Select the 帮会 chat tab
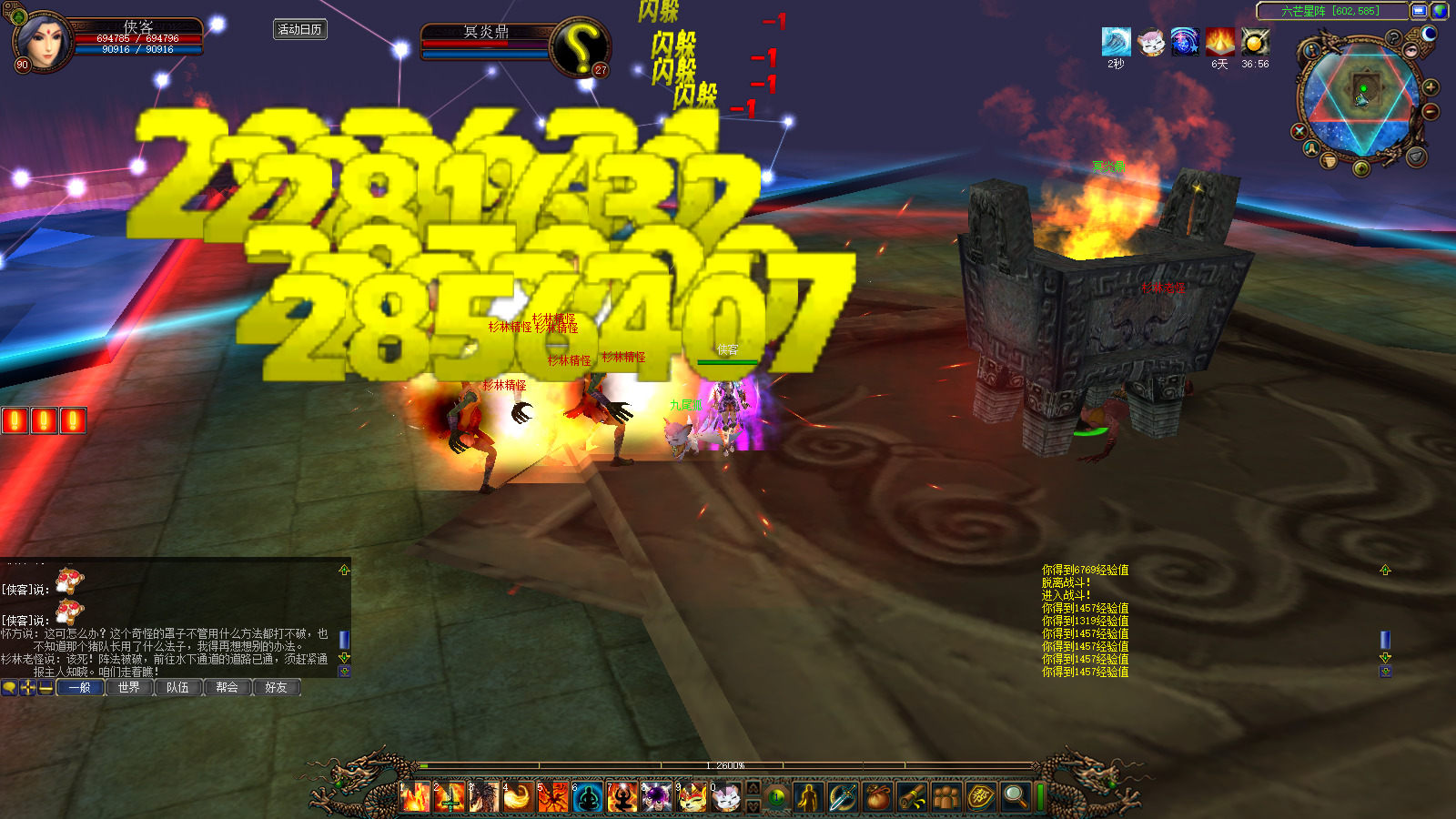Image resolution: width=1456 pixels, height=819 pixels. coord(227,688)
